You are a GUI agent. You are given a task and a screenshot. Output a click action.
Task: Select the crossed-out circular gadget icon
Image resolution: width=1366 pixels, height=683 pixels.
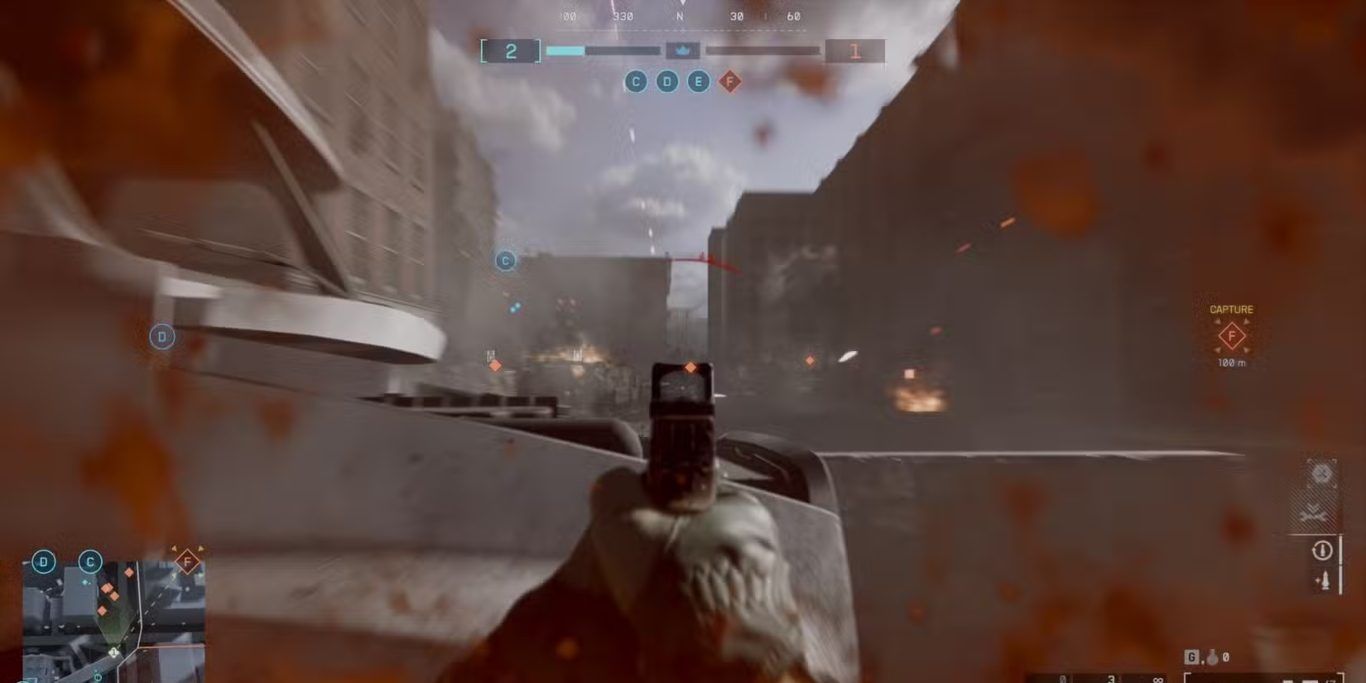point(1322,474)
